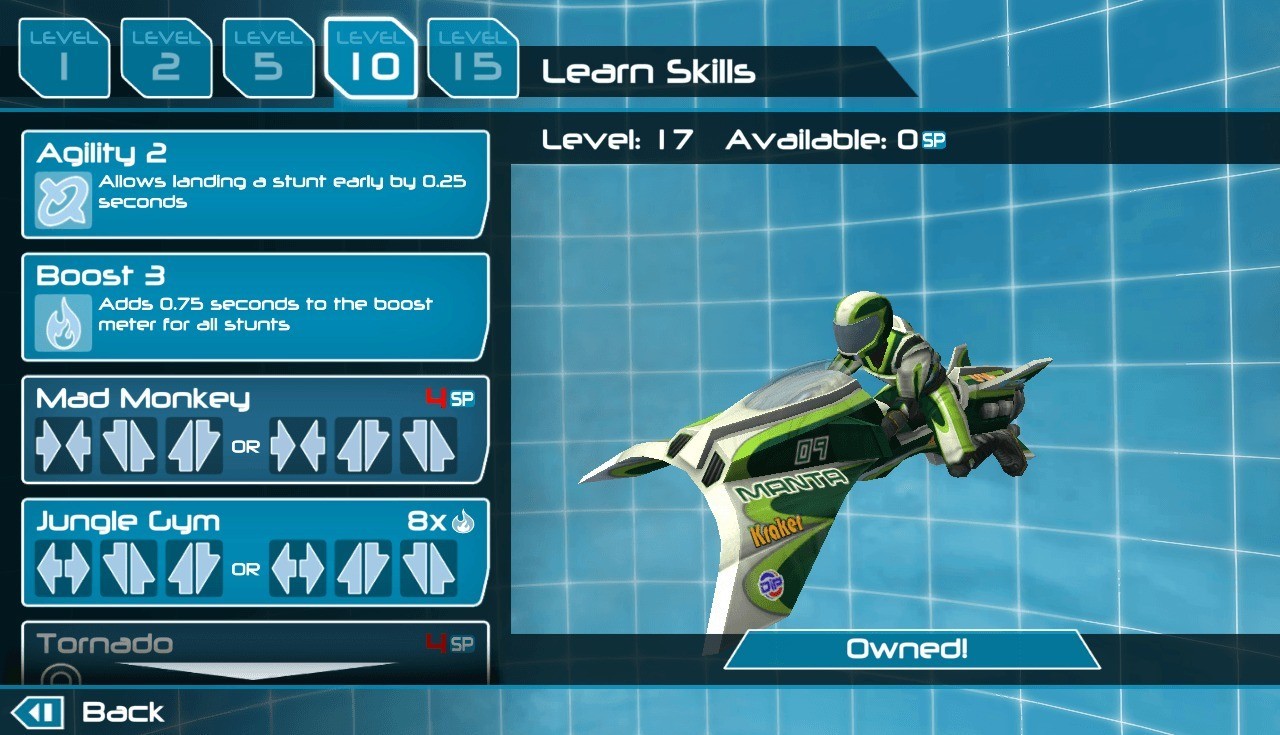Pick the Mad Monkey stunt entry

[255, 429]
